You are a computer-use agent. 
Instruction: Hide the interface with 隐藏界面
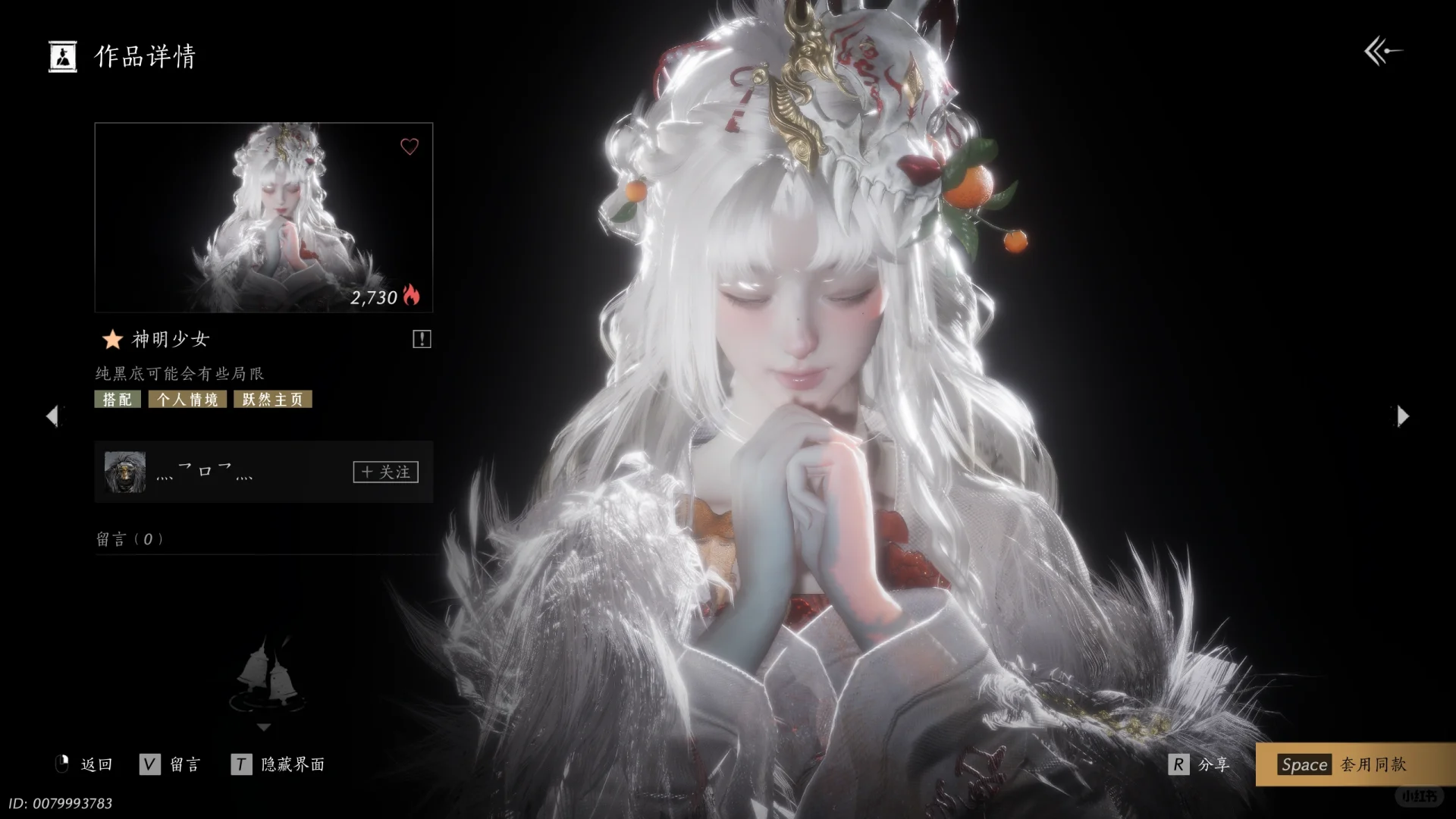pos(278,764)
